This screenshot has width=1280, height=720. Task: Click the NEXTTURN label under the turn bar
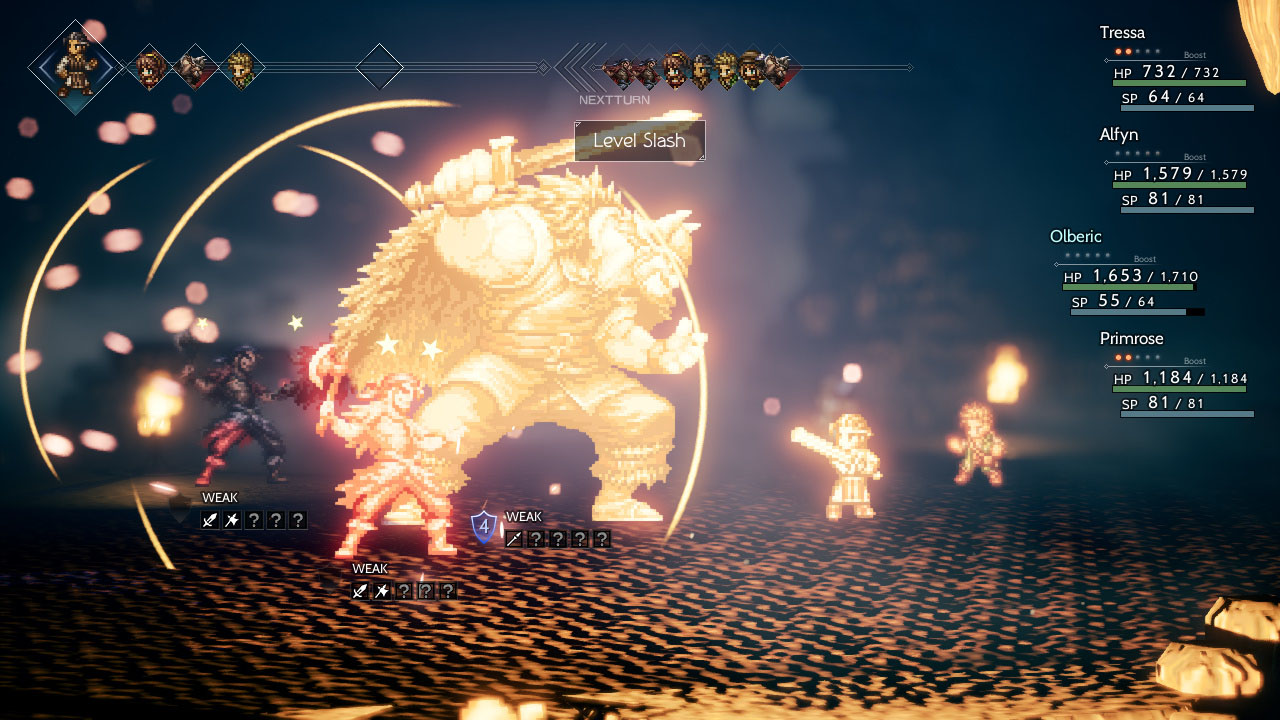[614, 100]
